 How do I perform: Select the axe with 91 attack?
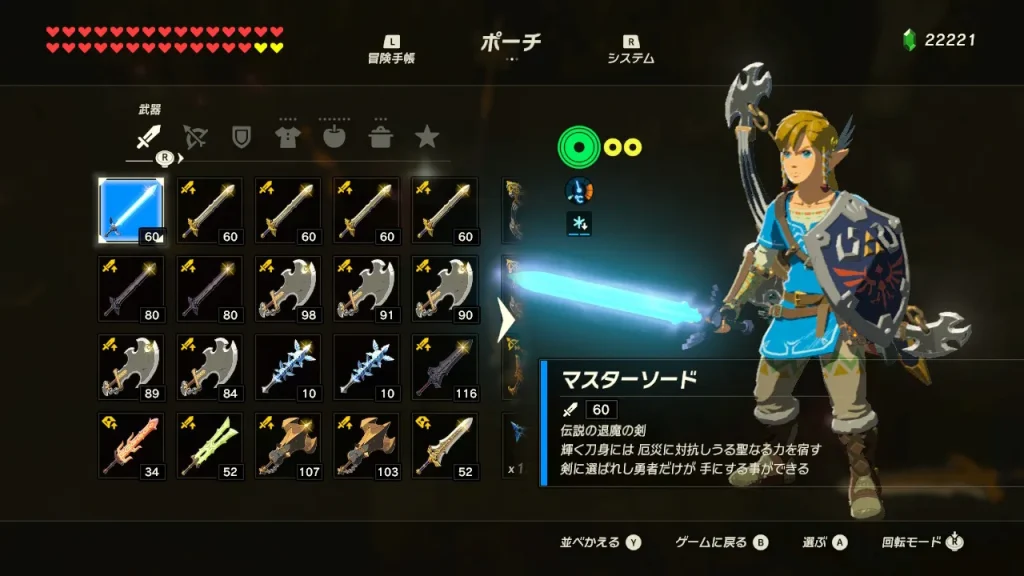pyautogui.click(x=366, y=289)
